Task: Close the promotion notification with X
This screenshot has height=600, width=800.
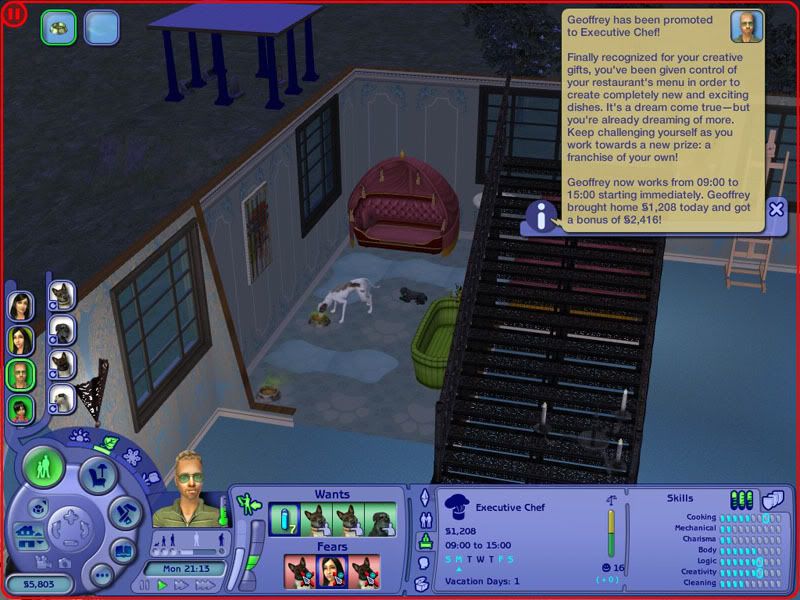Action: (x=776, y=209)
